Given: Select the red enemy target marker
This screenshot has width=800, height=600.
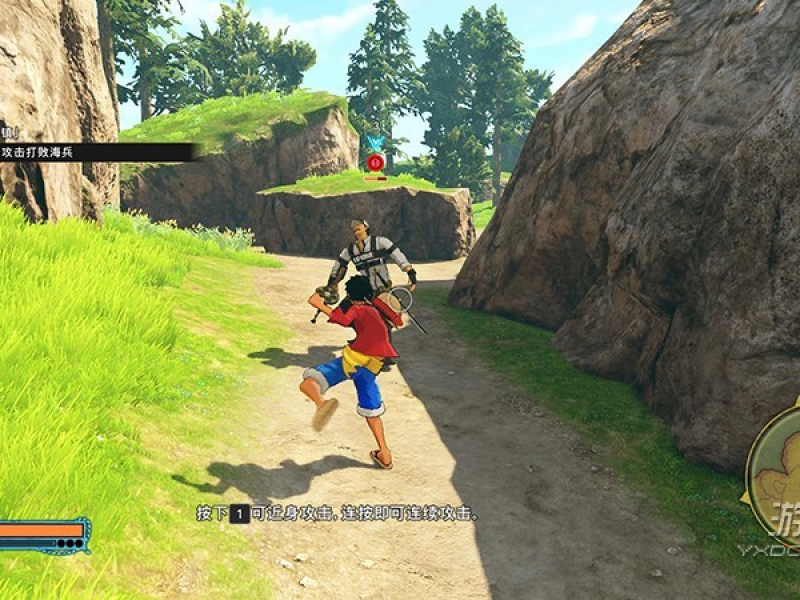Looking at the screenshot, I should [x=375, y=162].
